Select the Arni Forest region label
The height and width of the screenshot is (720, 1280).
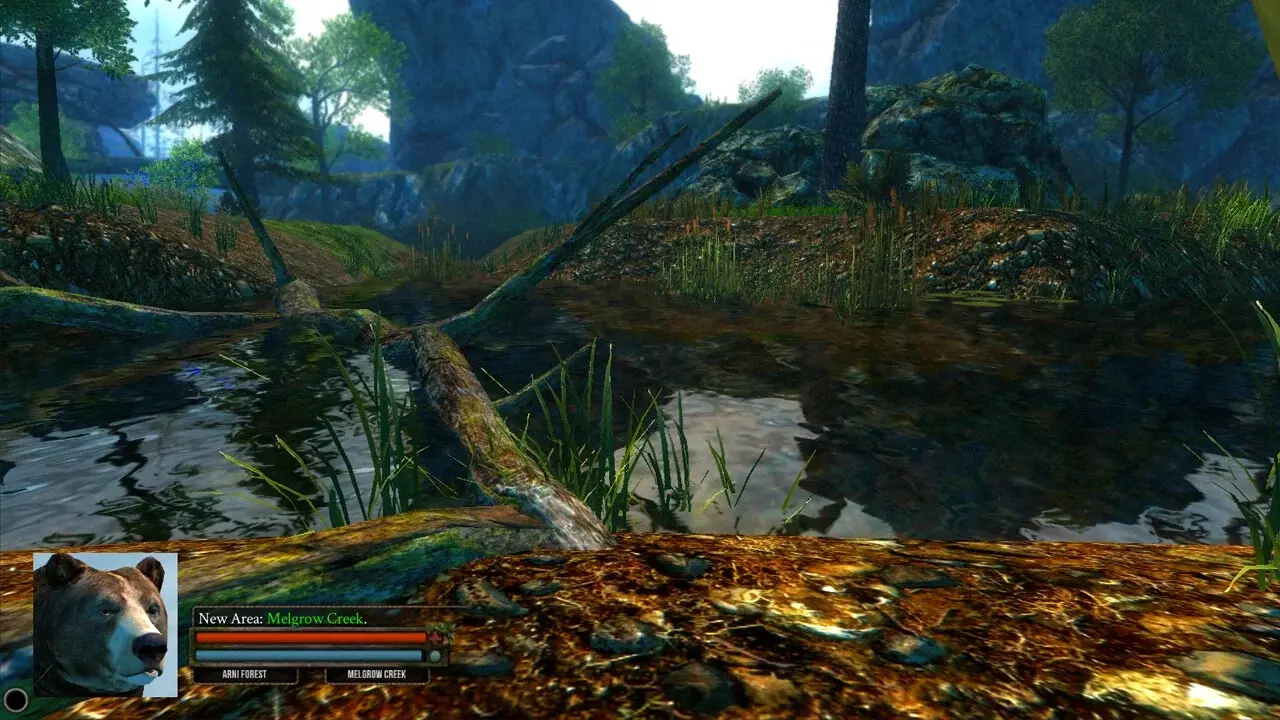pos(245,676)
